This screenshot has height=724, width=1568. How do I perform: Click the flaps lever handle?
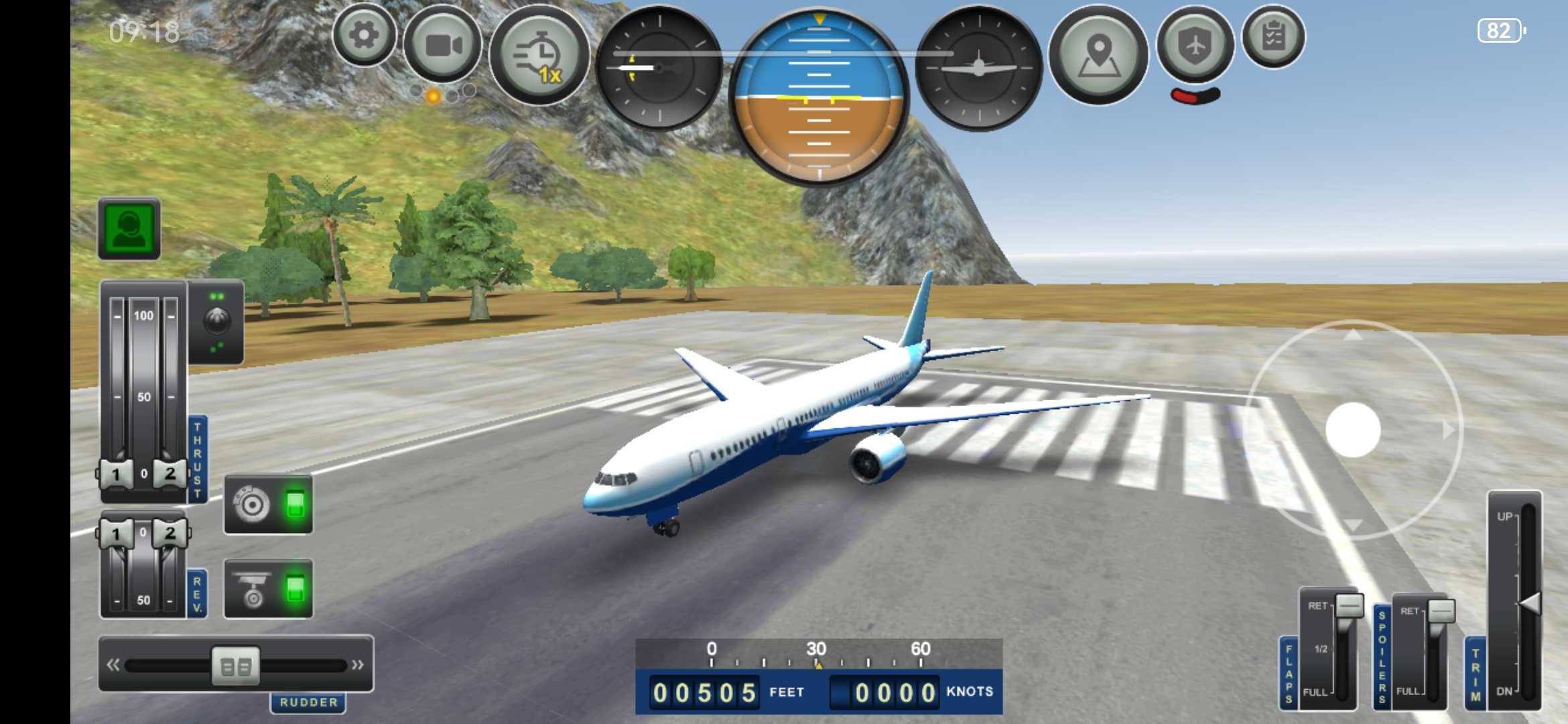pos(1349,606)
